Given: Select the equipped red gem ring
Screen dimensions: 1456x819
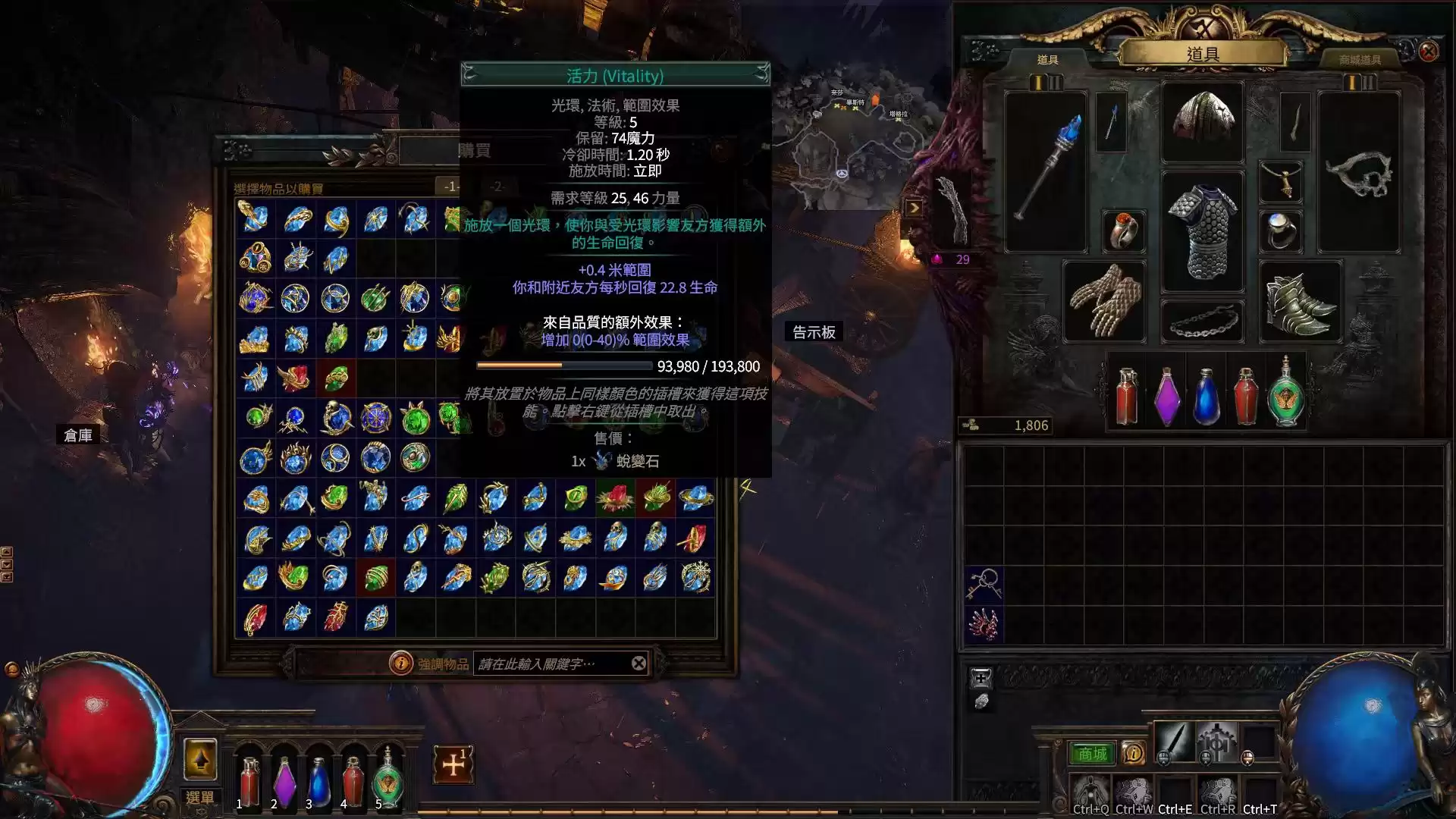Looking at the screenshot, I should coord(1123,230).
